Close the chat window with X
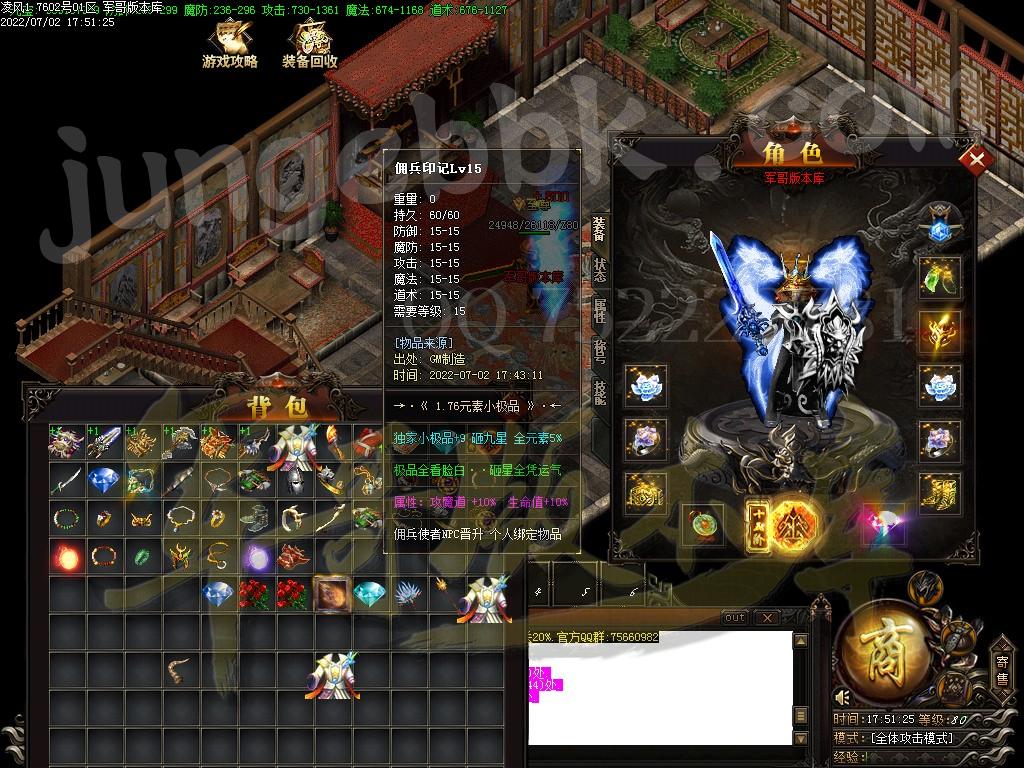This screenshot has height=768, width=1024. click(x=764, y=618)
